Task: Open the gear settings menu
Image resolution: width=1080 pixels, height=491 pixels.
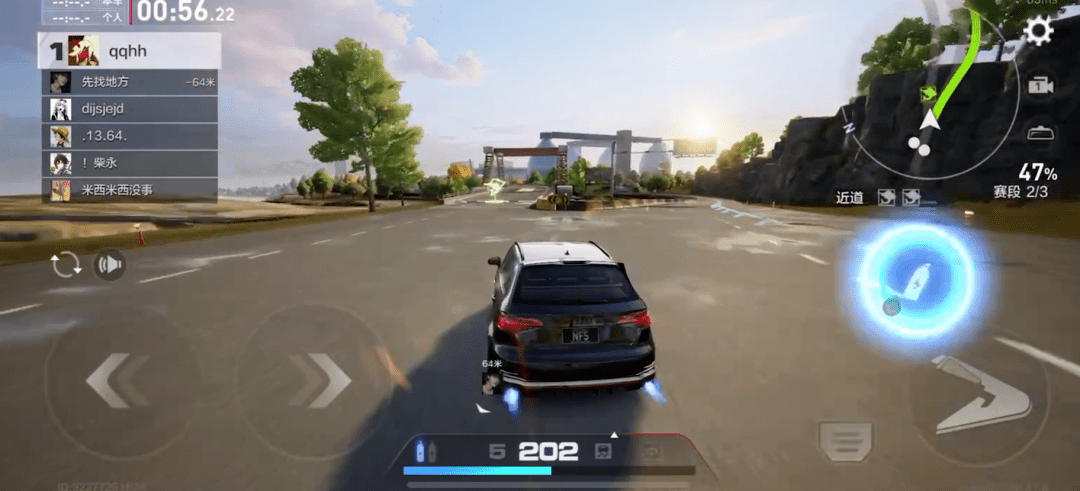Action: pyautogui.click(x=1039, y=30)
